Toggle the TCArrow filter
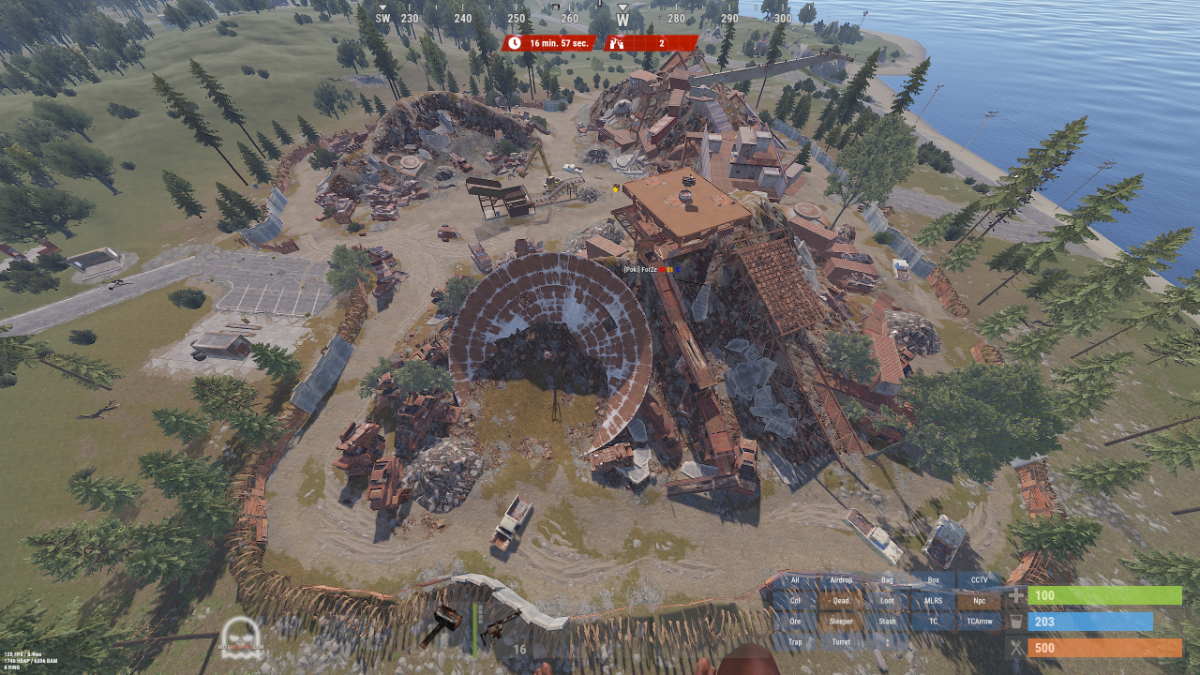 [x=979, y=621]
